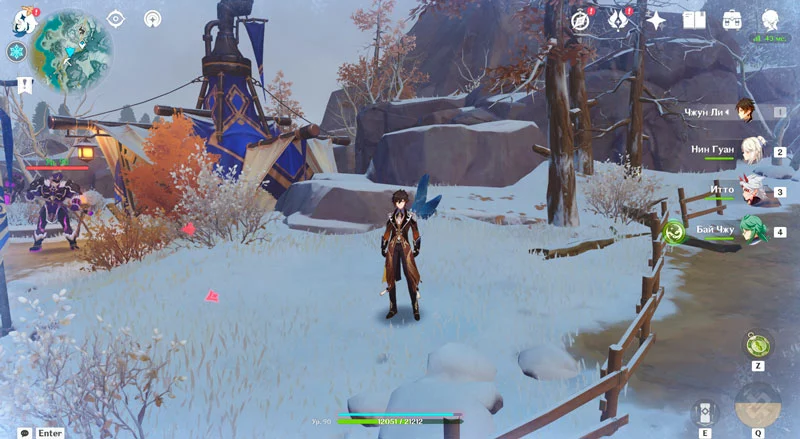Open the four-point star wish icon
The height and width of the screenshot is (439, 800).
click(656, 20)
